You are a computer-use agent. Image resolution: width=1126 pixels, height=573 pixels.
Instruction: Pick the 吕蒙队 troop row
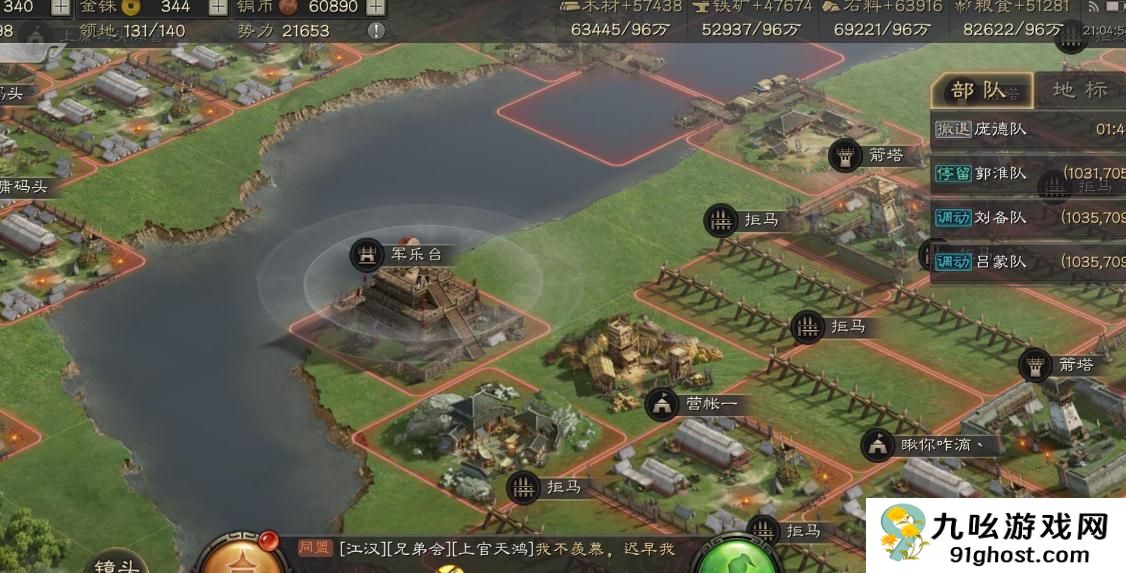click(x=1028, y=262)
